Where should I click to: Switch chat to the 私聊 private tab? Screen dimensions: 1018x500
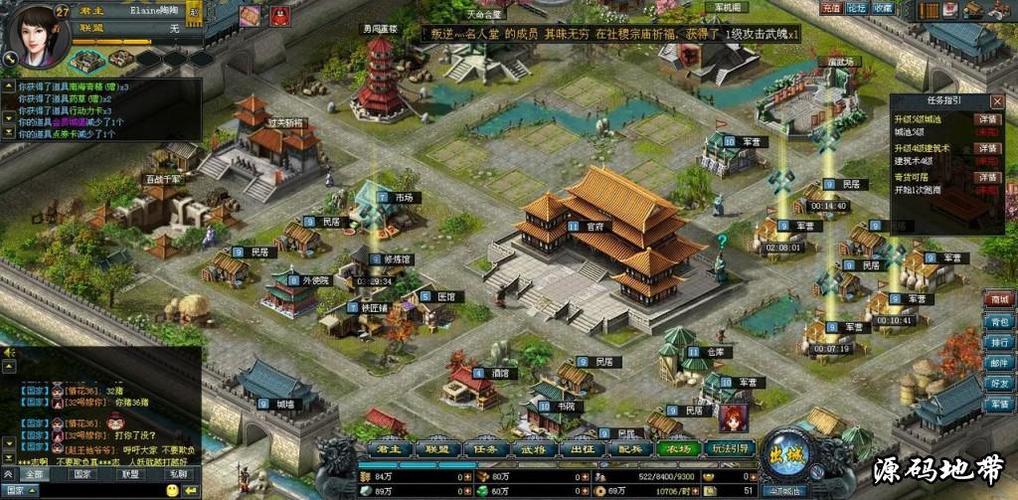(x=178, y=474)
